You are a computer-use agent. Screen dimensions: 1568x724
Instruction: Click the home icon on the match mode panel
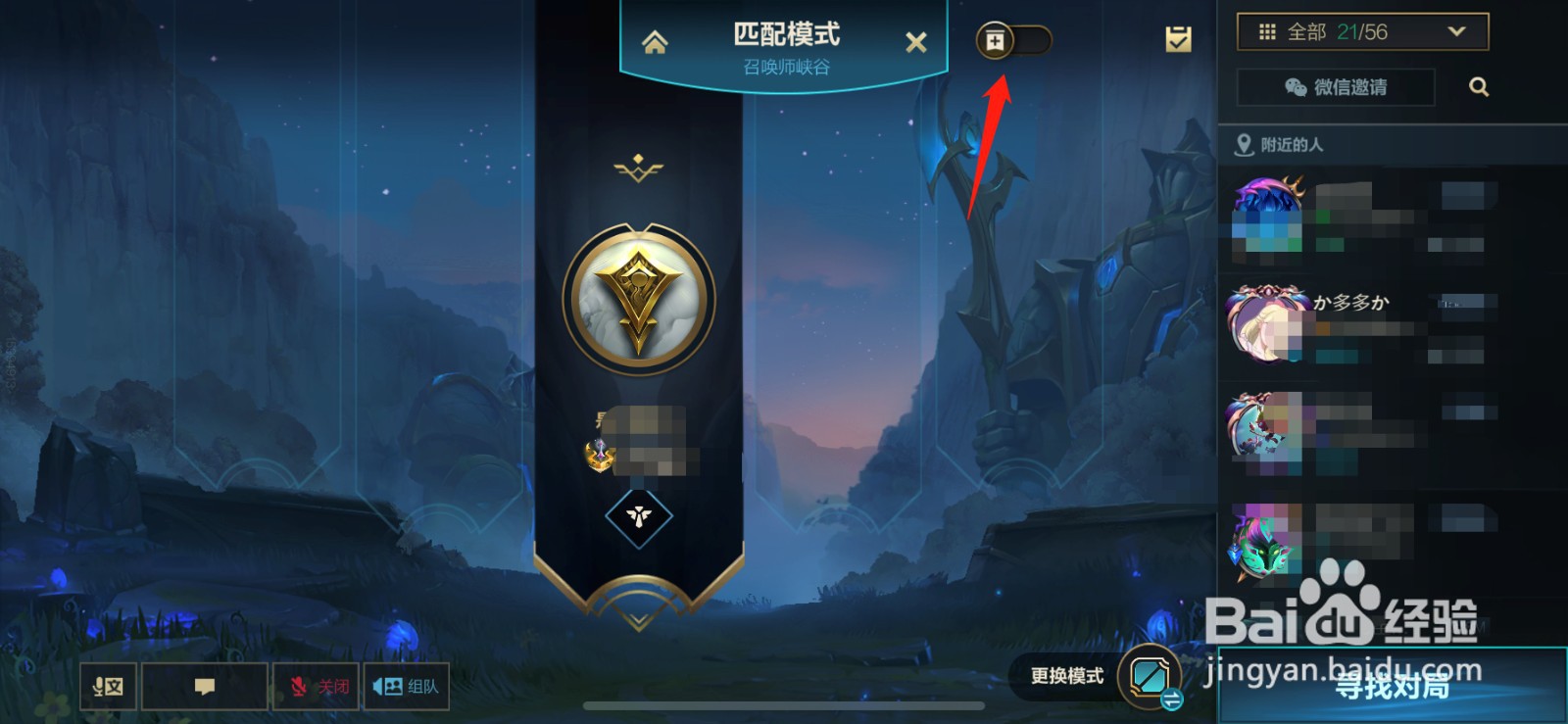pyautogui.click(x=656, y=41)
